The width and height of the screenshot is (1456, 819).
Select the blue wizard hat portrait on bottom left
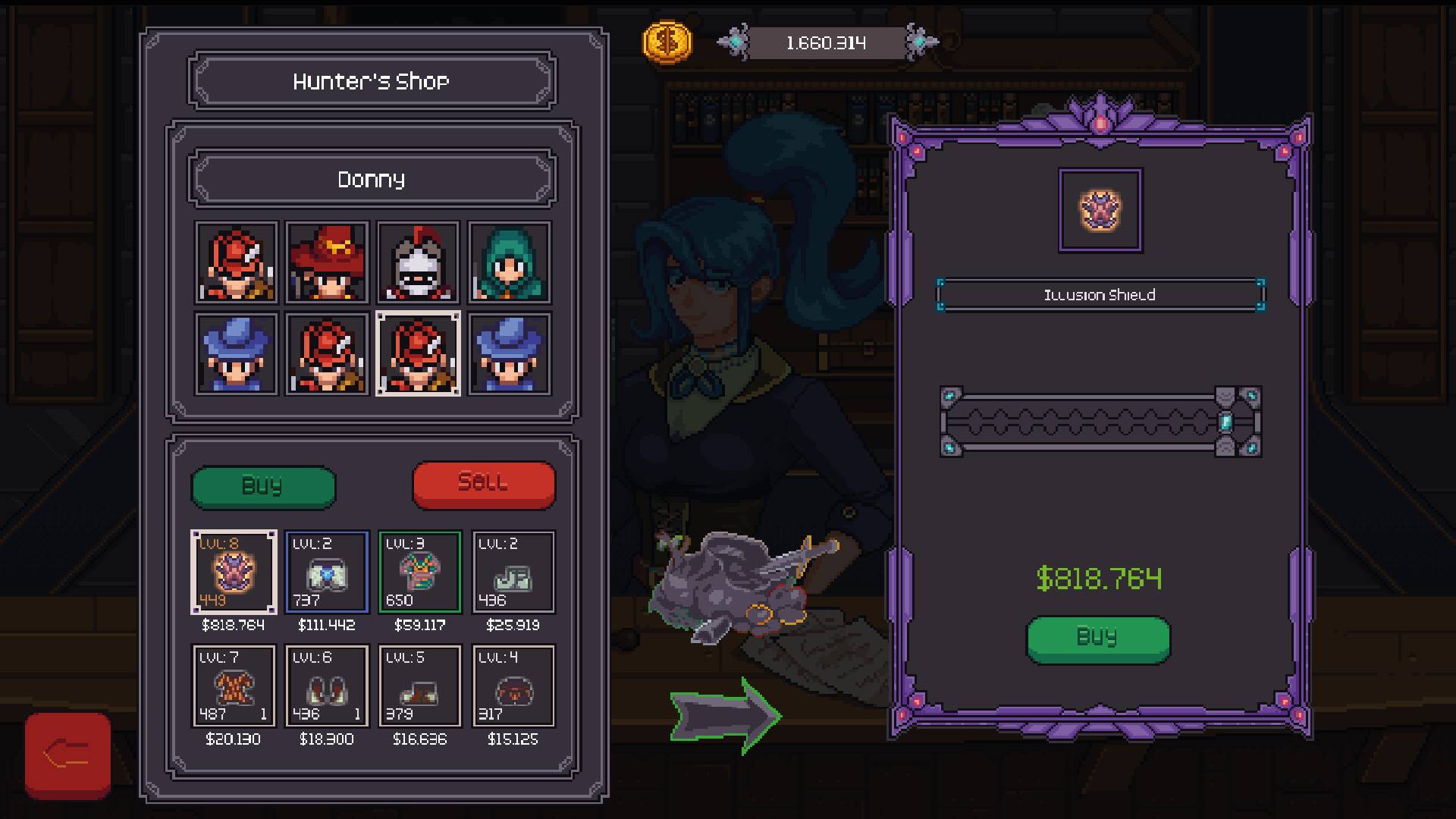(x=235, y=353)
